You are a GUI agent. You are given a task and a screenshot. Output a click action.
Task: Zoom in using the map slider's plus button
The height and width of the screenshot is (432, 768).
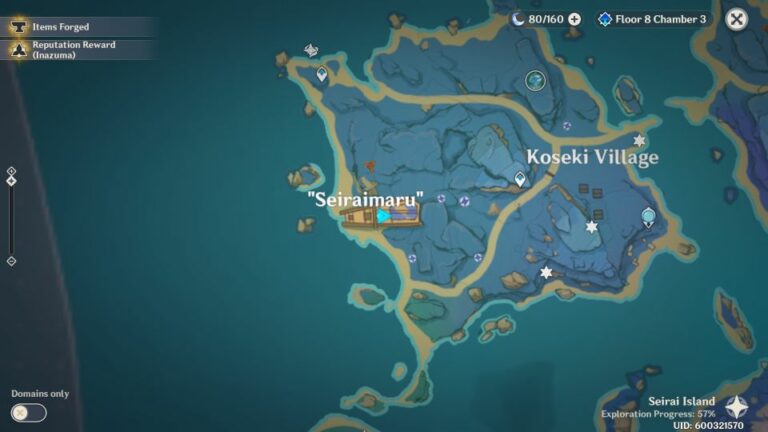pos(11,172)
